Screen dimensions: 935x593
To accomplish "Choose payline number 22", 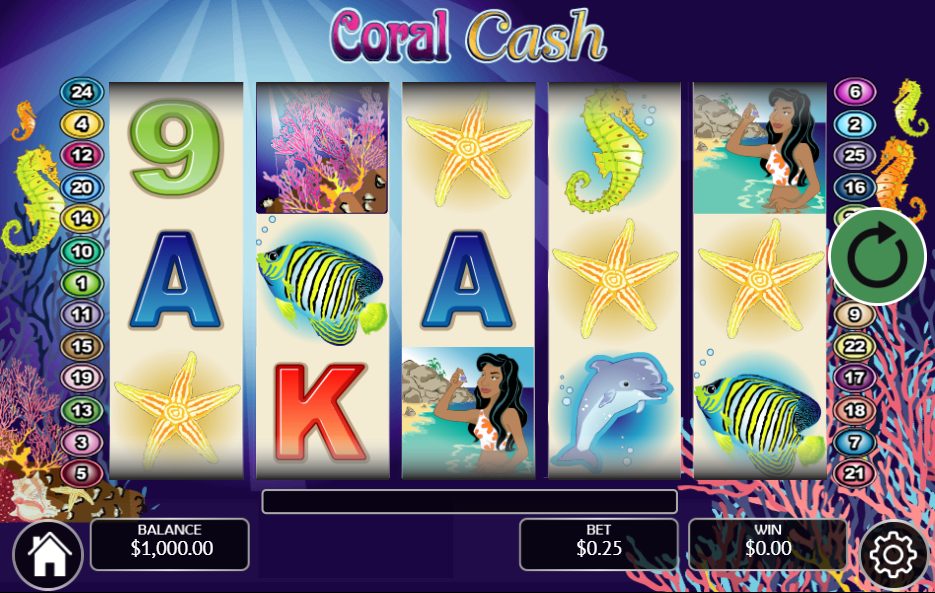I will coord(854,346).
